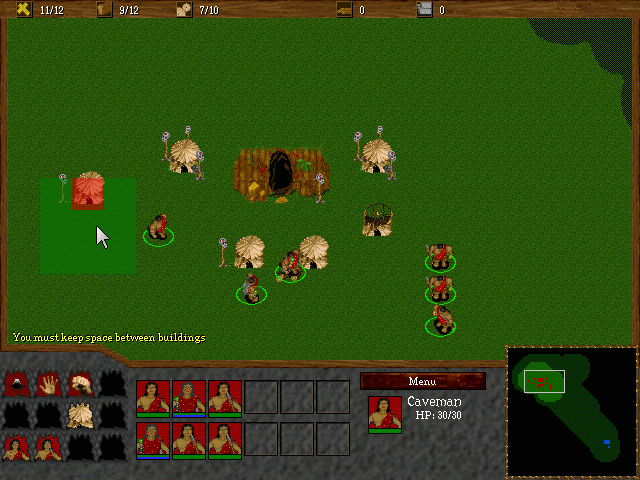Screen dimensions: 640x480
Task: Choose the straw hut build icon
Action: [81, 415]
